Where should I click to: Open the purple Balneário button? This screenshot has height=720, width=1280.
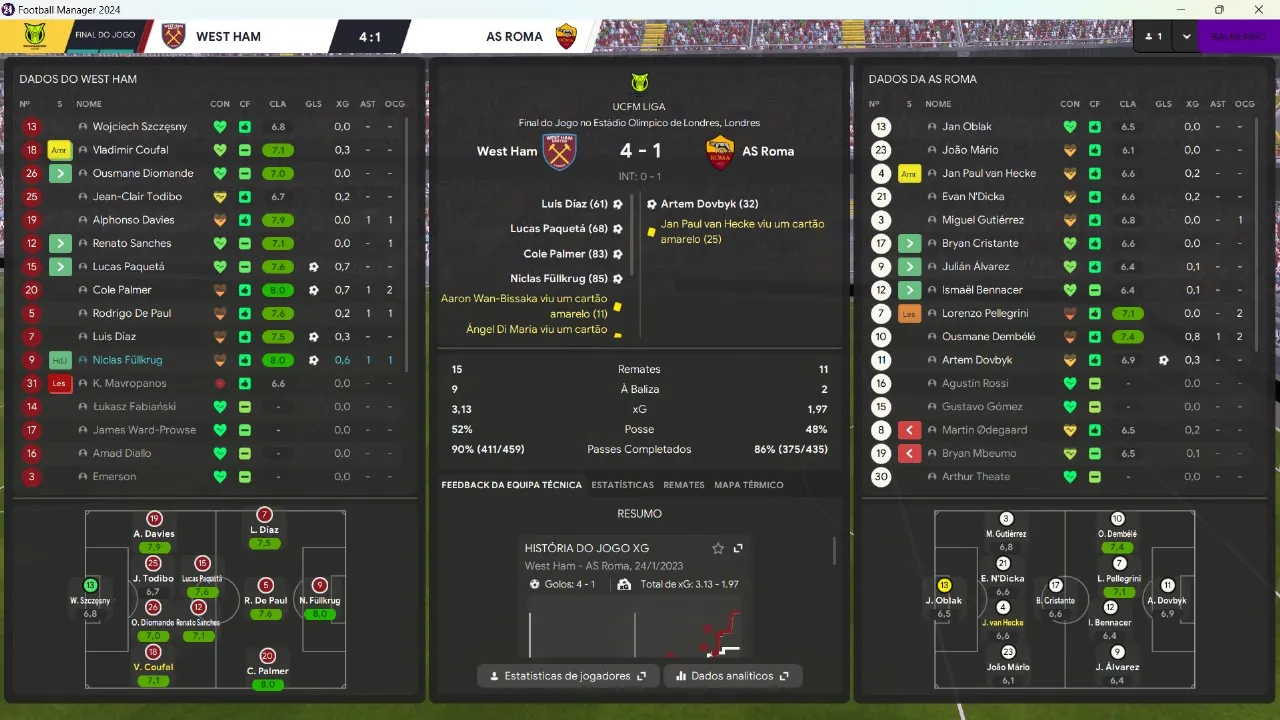(1237, 36)
